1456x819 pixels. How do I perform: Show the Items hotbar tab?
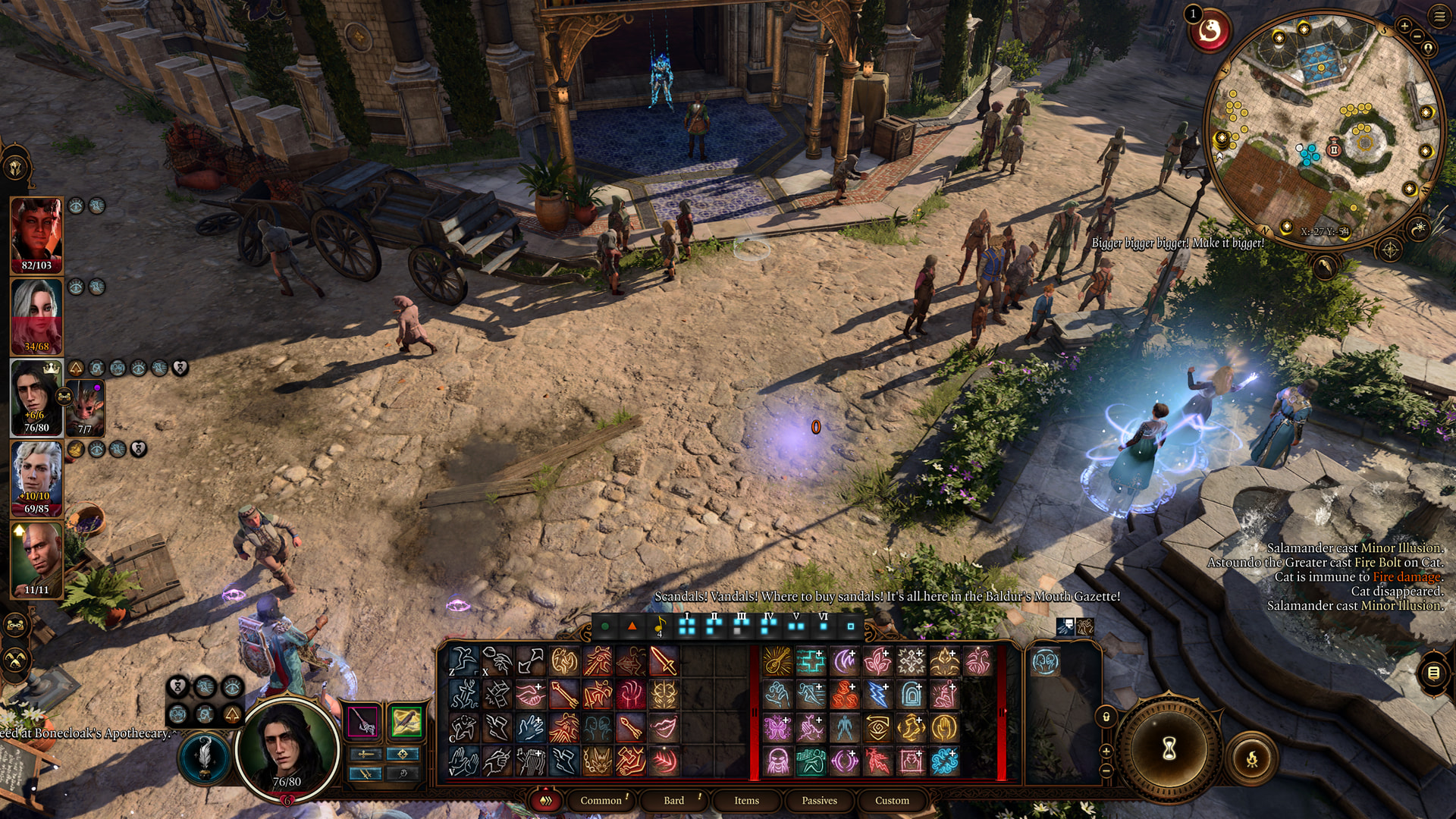point(746,801)
